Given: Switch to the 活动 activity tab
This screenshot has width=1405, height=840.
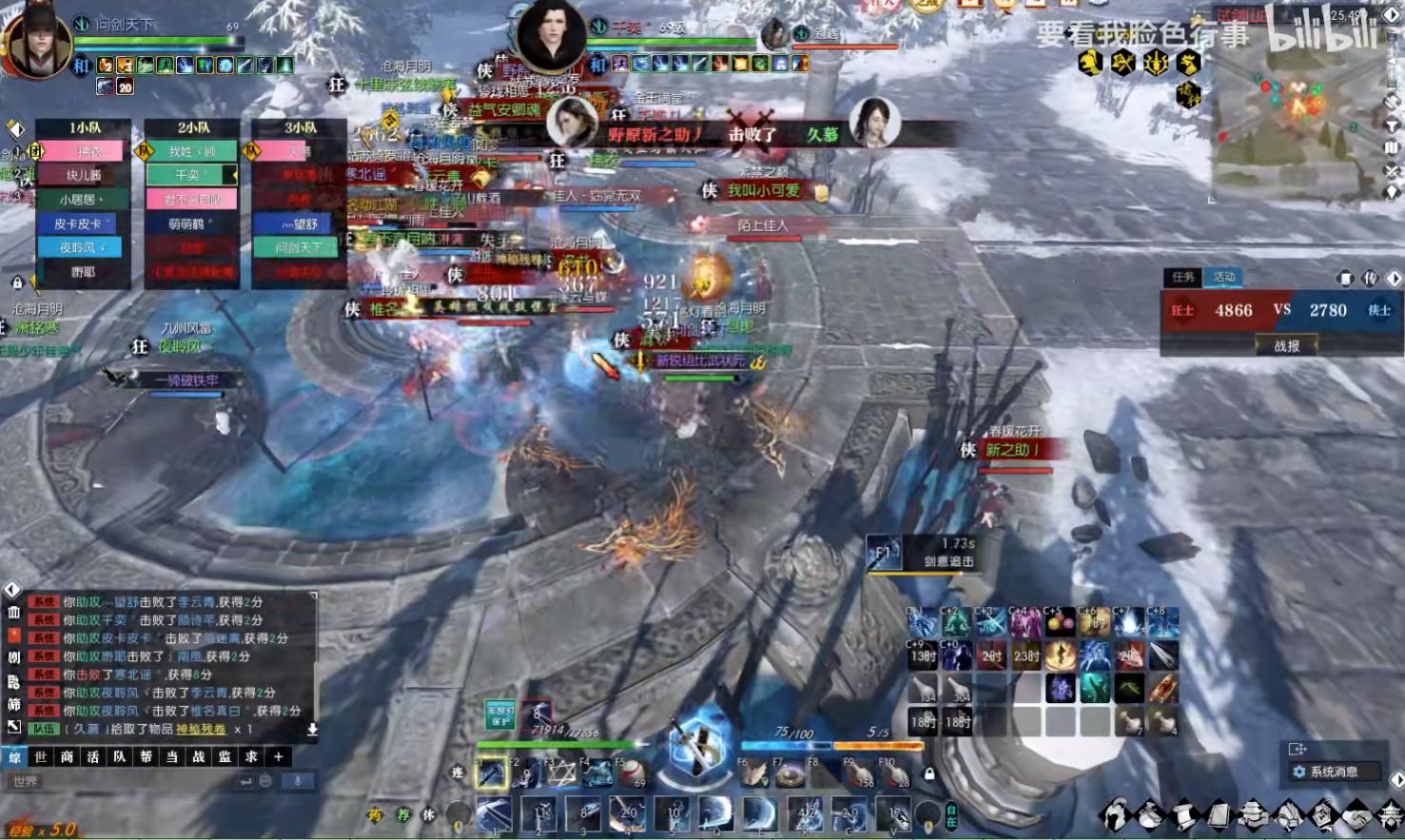Looking at the screenshot, I should point(1224,277).
